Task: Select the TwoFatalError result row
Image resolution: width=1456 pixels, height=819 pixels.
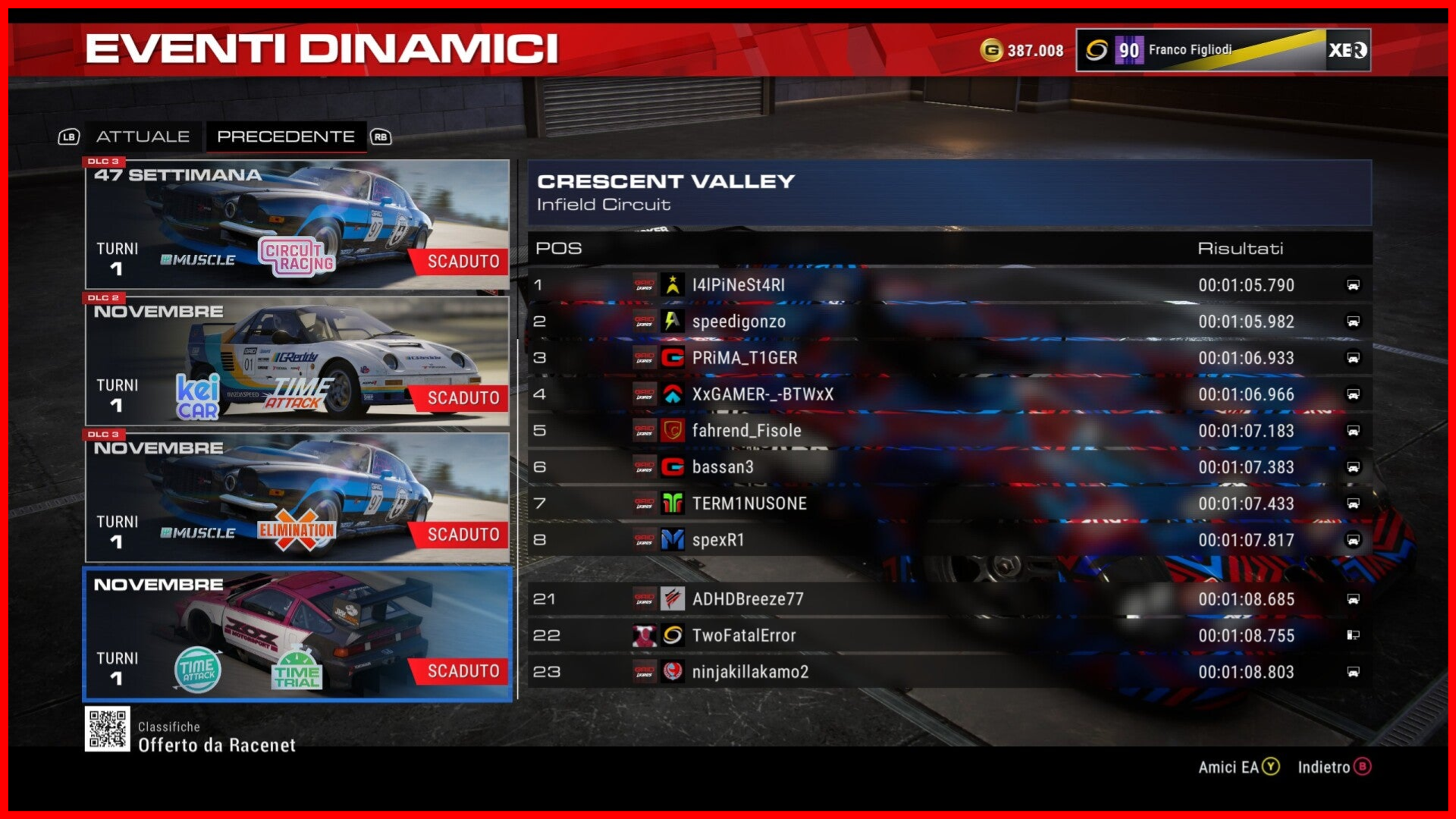Action: (949, 635)
